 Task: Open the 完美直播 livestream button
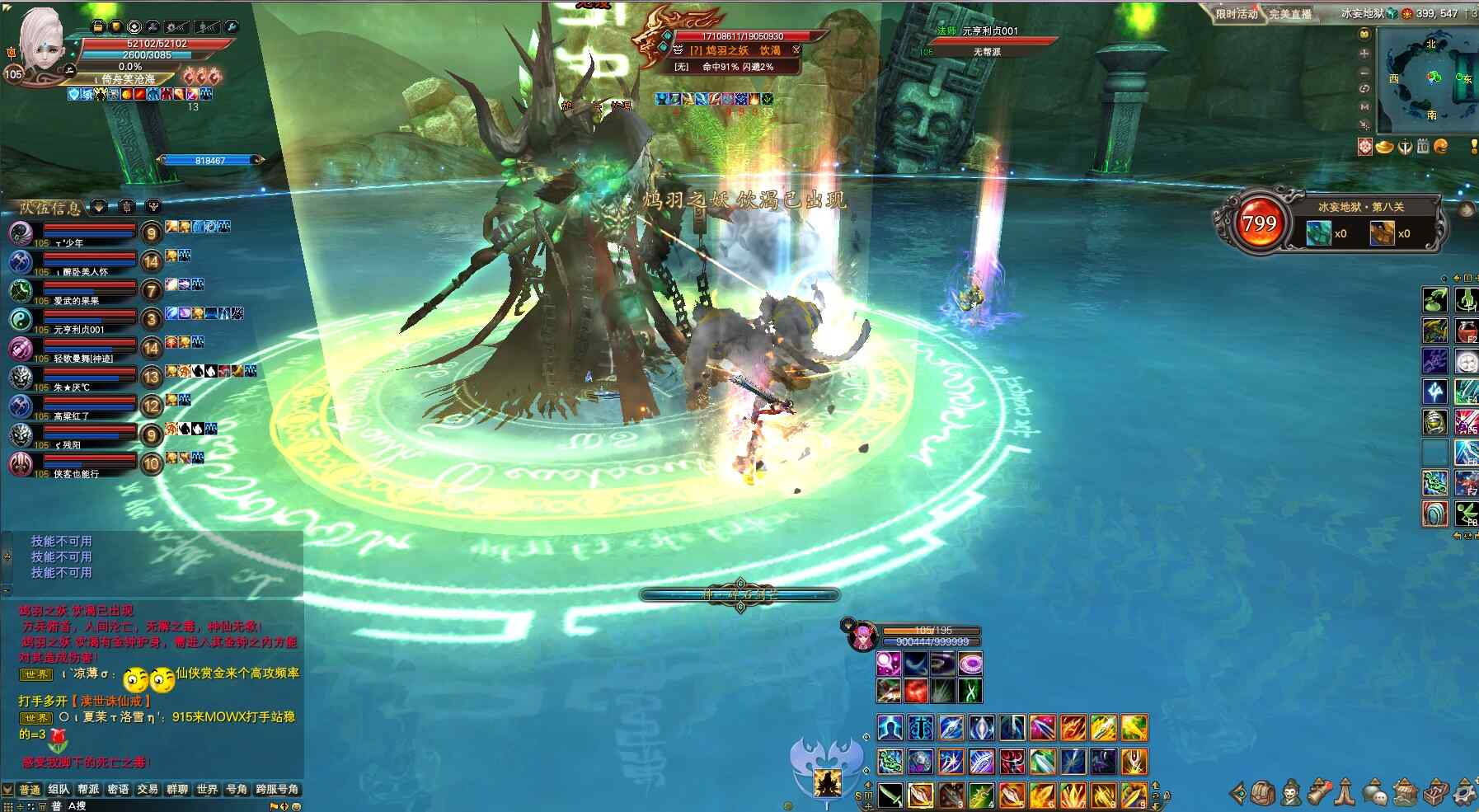click(1290, 14)
